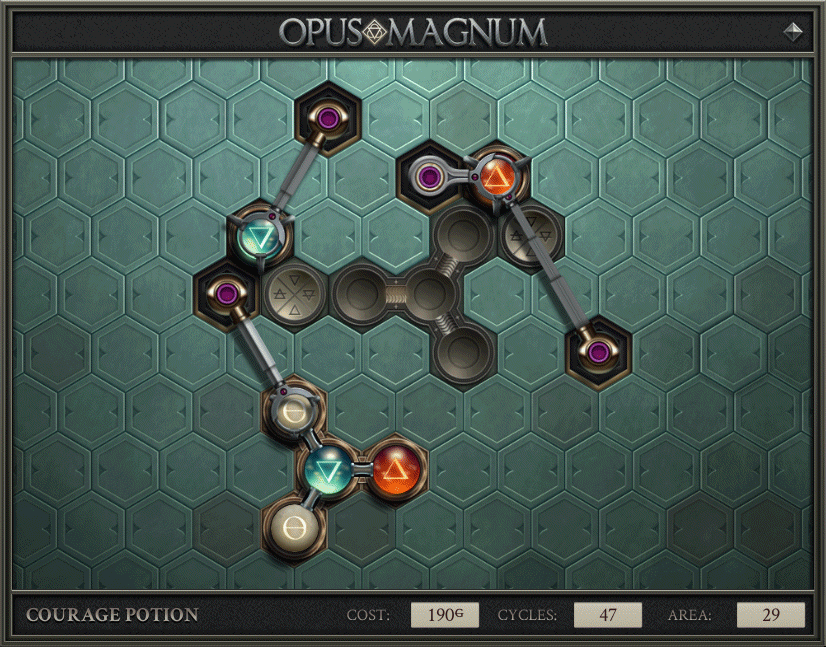Select the central multi-bonder glyph hub

pos(429,293)
